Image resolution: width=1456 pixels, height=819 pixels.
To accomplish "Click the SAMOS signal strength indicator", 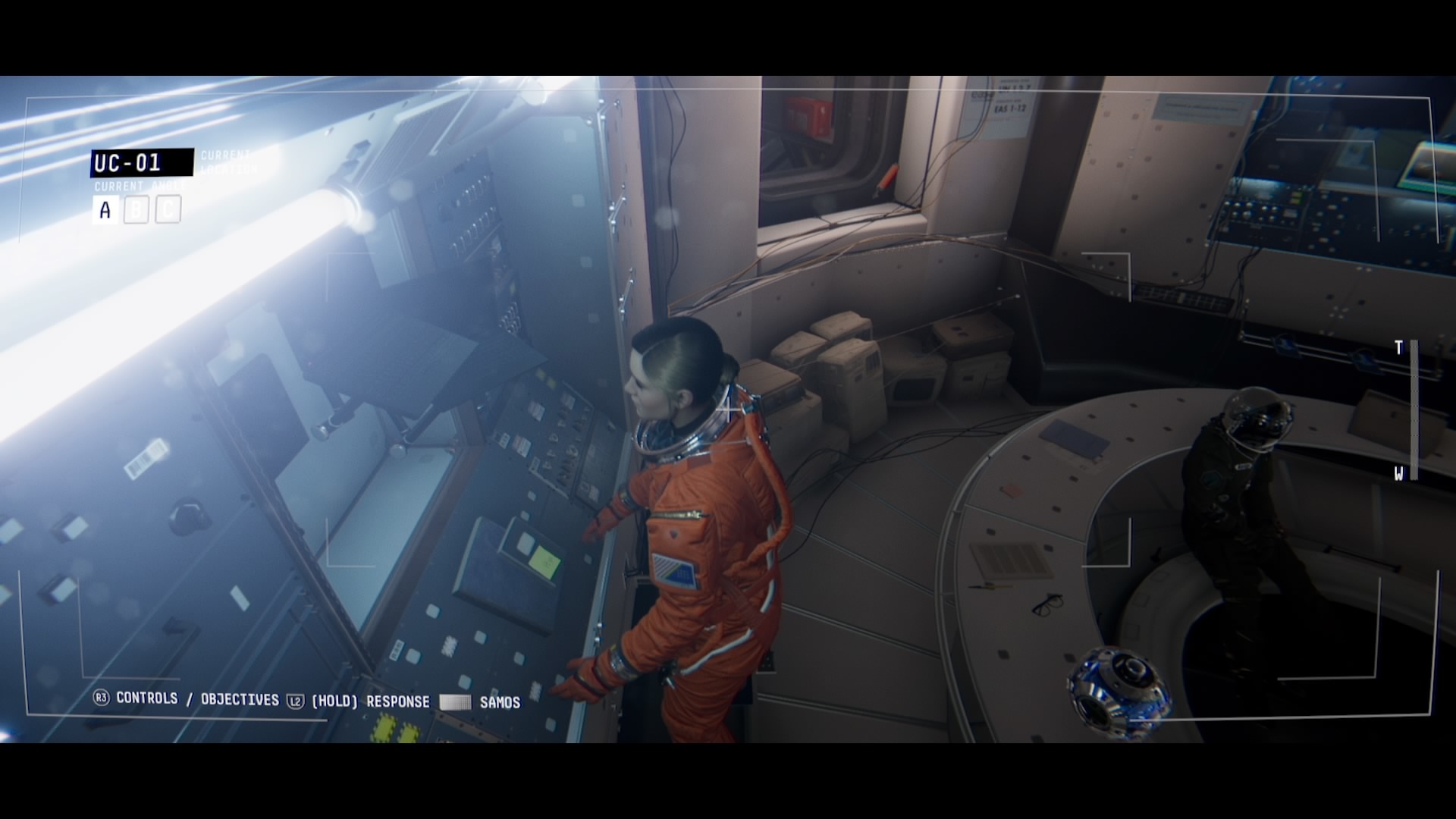I will point(454,701).
